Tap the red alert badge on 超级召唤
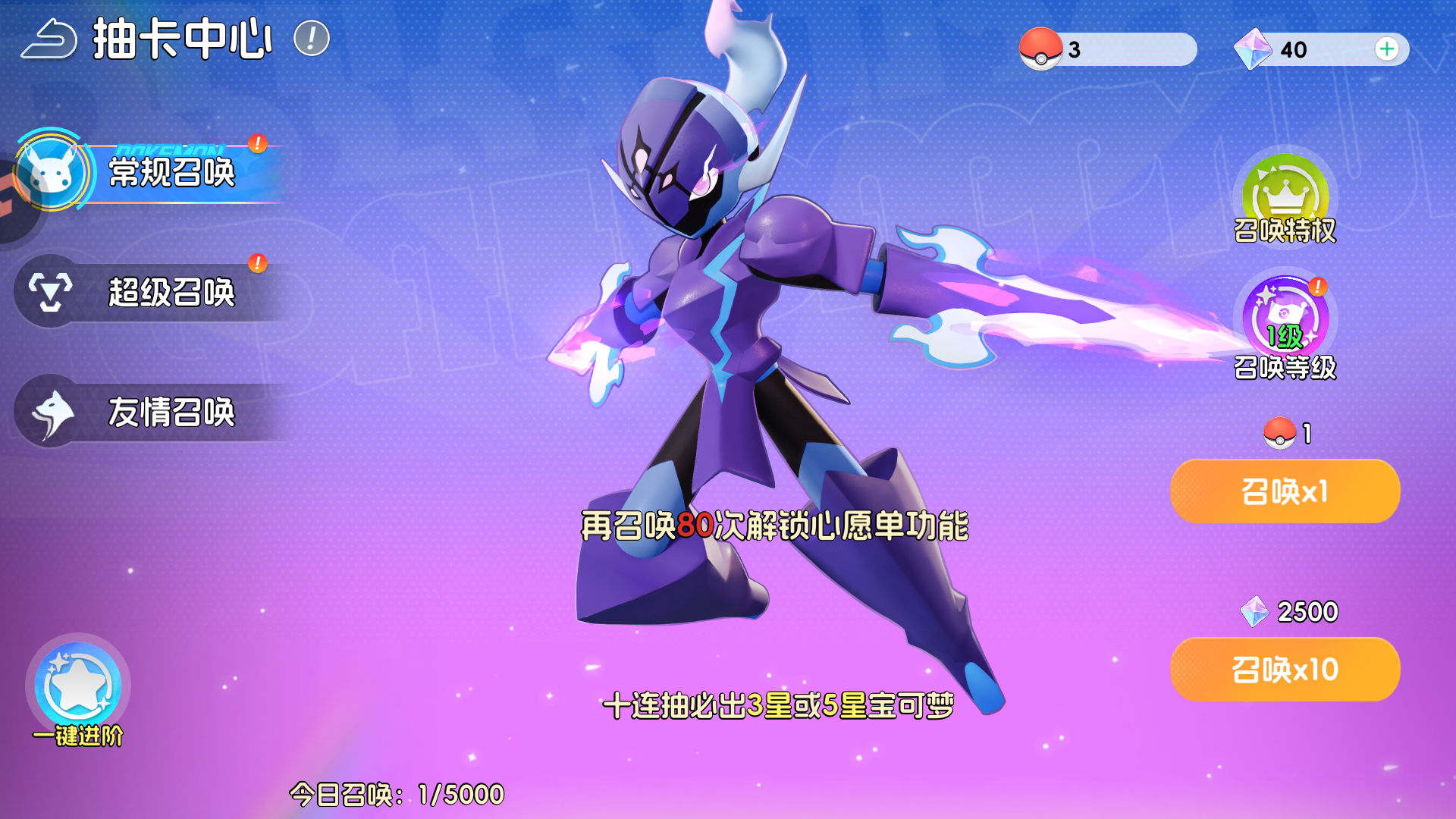 (x=257, y=264)
